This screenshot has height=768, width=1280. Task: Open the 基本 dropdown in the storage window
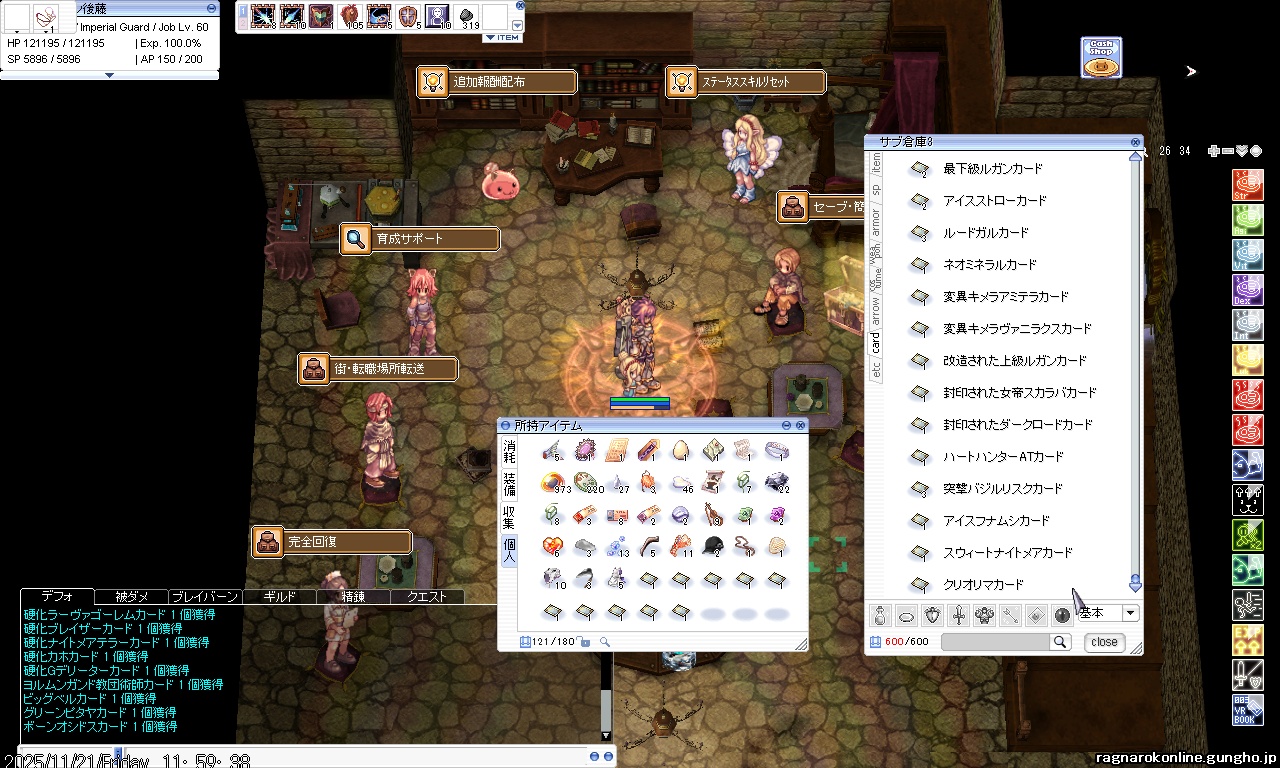tap(1131, 613)
